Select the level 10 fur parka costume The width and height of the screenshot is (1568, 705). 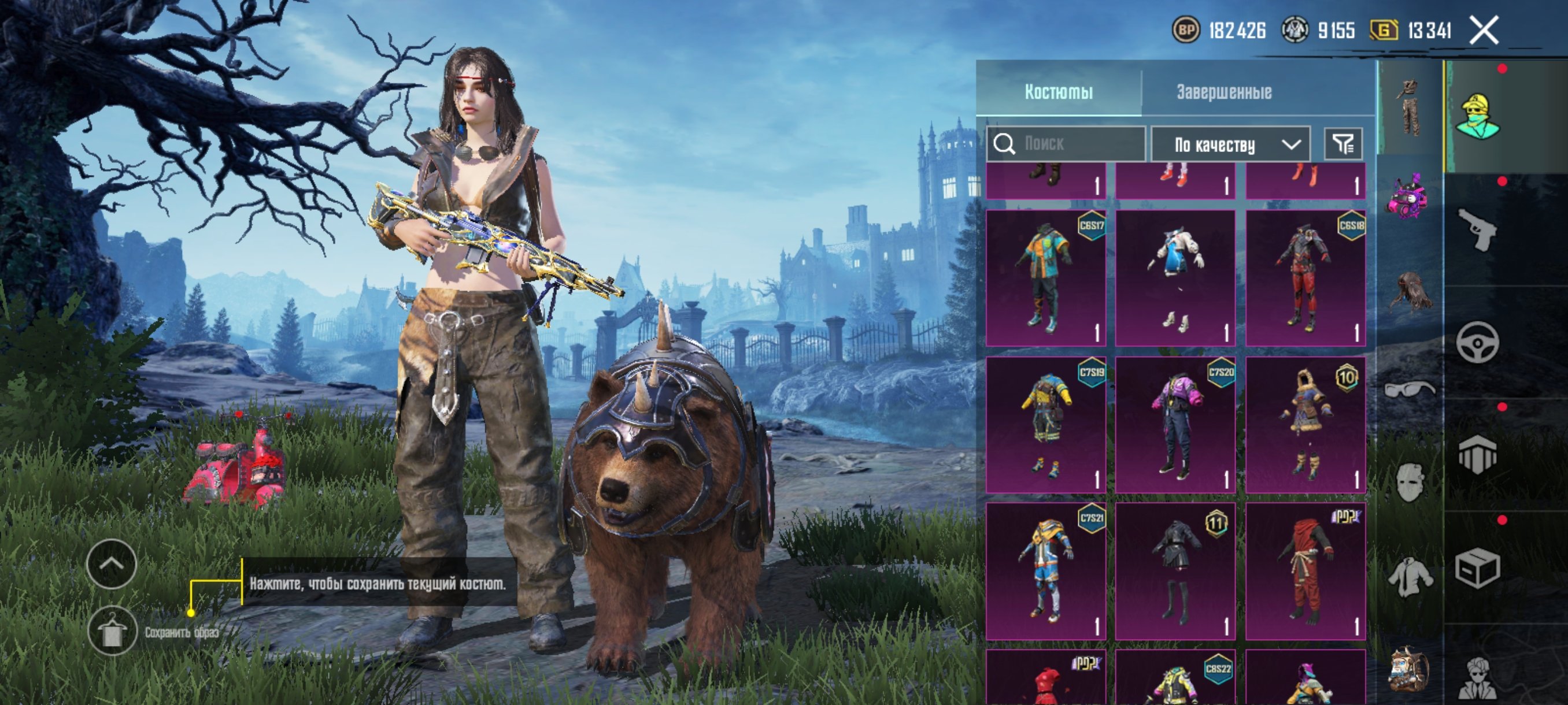pyautogui.click(x=1305, y=425)
